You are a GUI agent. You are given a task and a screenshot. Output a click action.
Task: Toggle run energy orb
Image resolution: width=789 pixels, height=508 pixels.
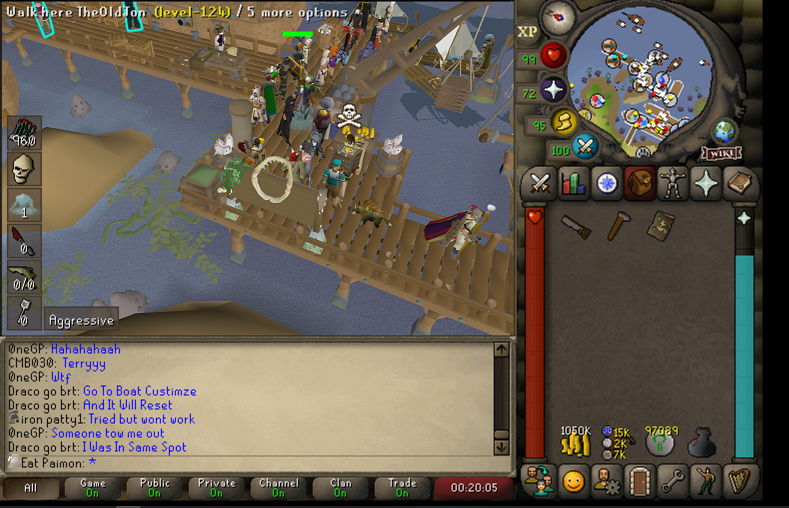pos(564,122)
